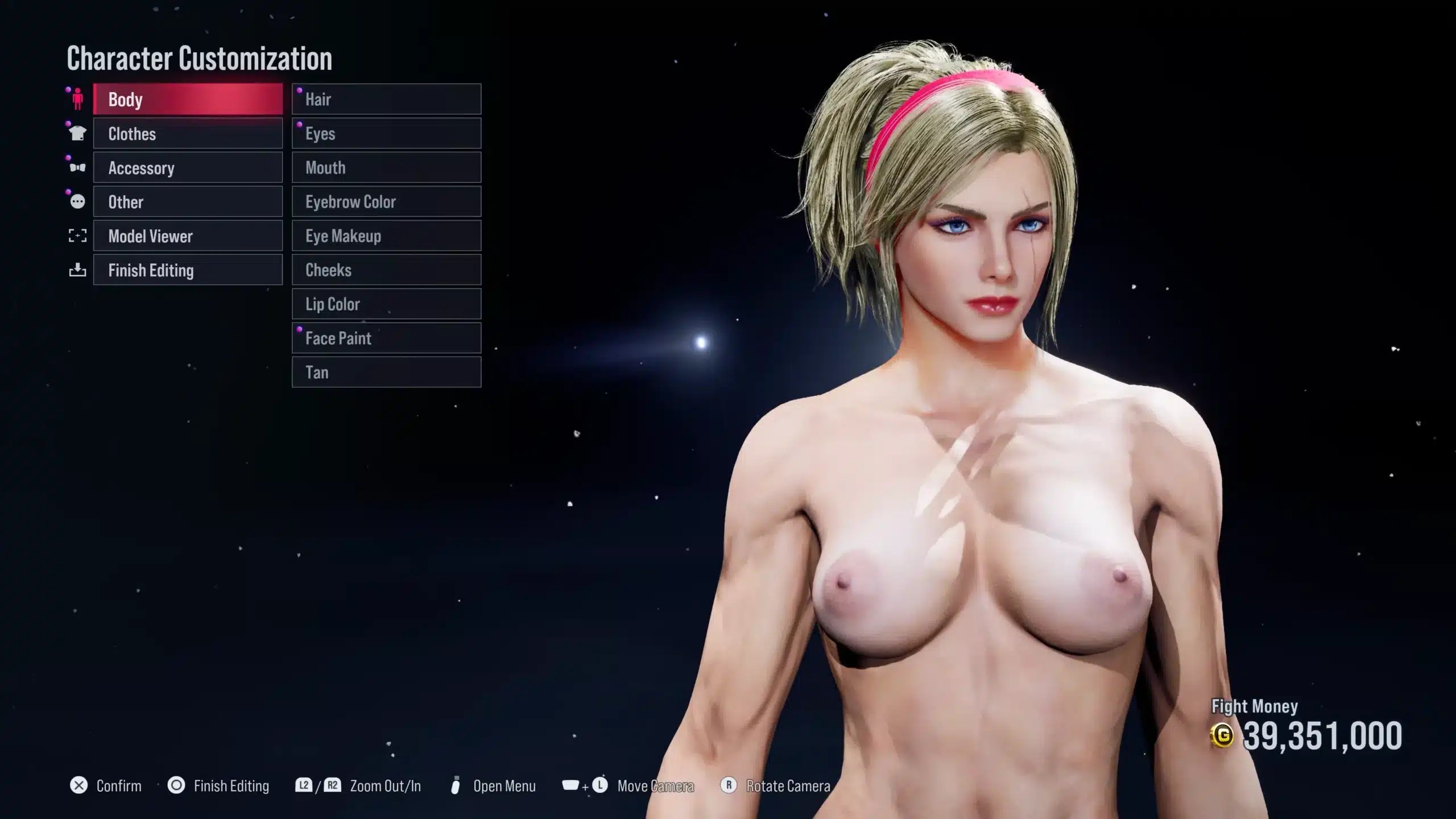Select the Body category
1456x819 pixels.
[x=188, y=100]
